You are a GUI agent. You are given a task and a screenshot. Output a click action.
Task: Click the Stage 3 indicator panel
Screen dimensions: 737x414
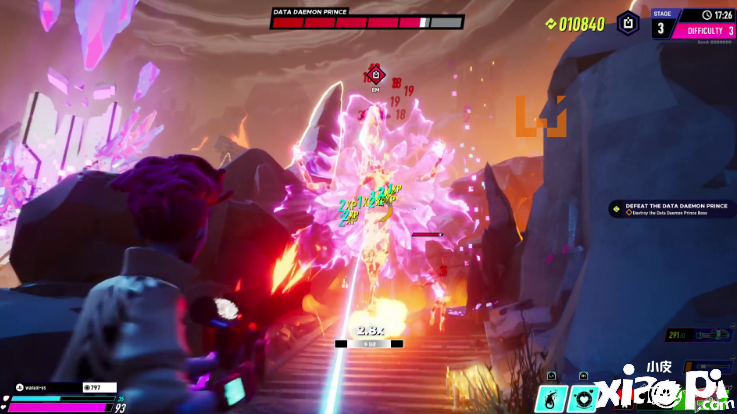click(660, 23)
